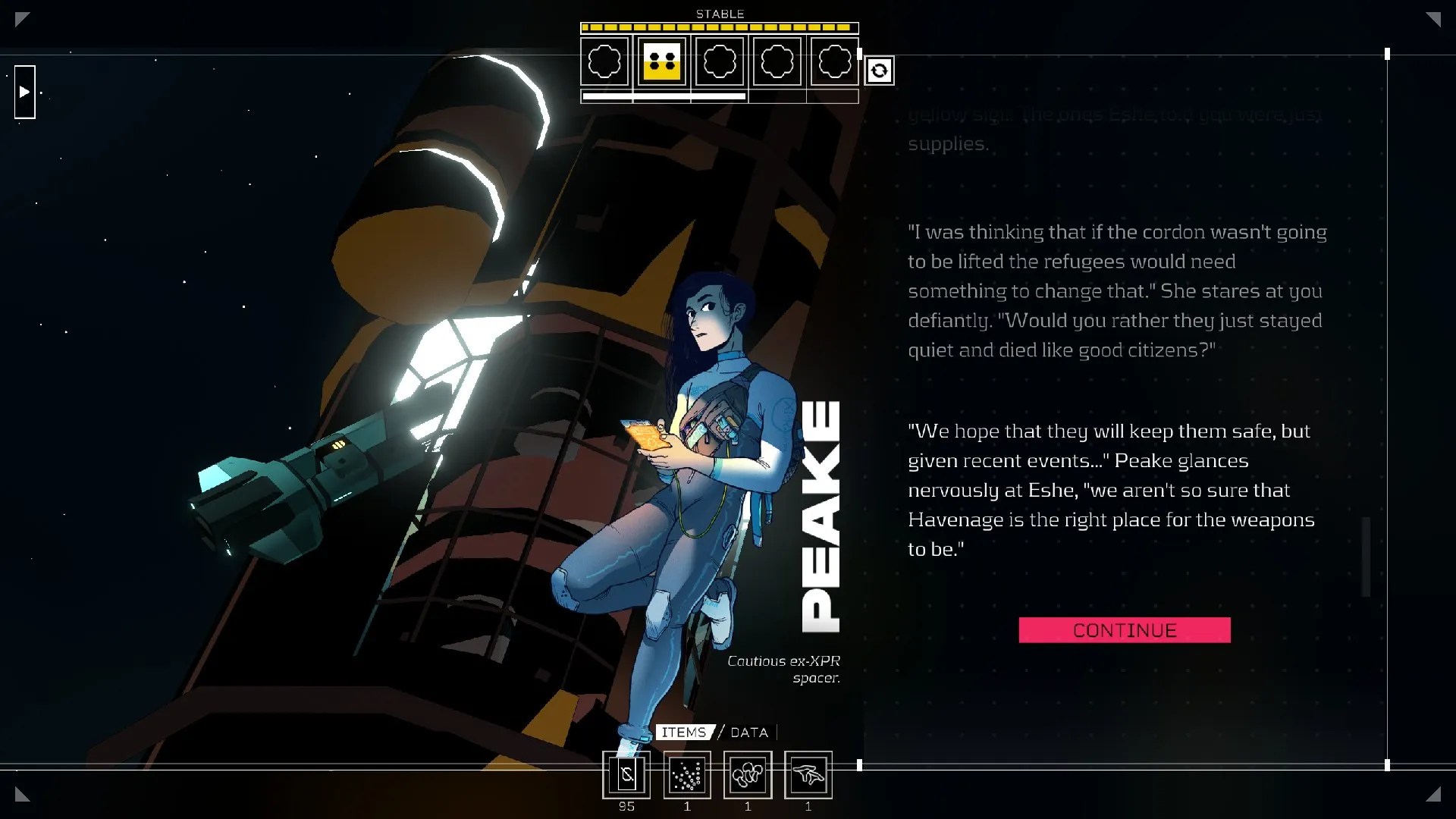The image size is (1456, 819).
Task: Click the dialogue text scrollbar
Action: click(1367, 557)
